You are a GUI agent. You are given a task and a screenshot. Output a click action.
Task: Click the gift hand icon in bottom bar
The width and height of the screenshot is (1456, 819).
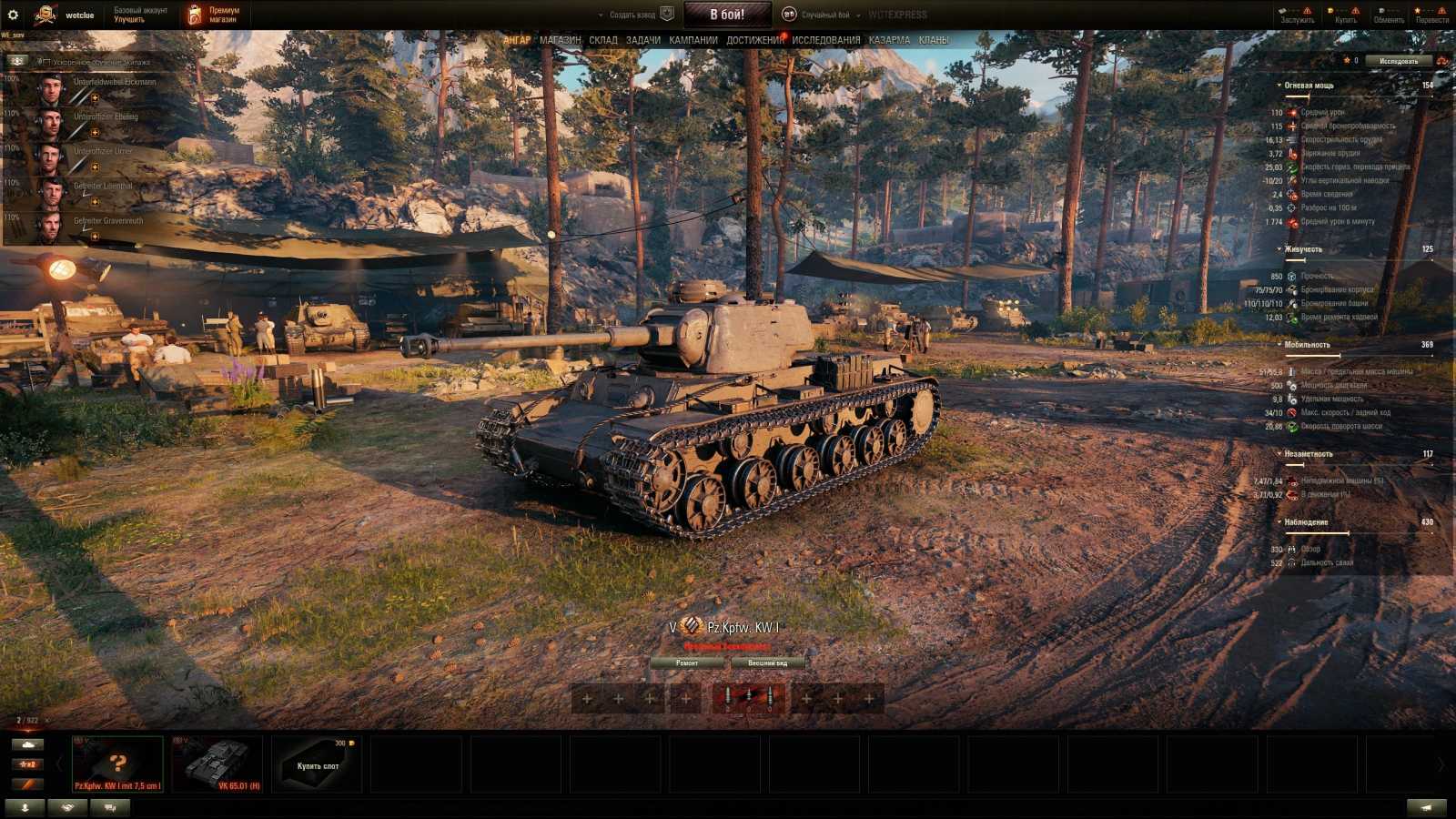(x=67, y=806)
